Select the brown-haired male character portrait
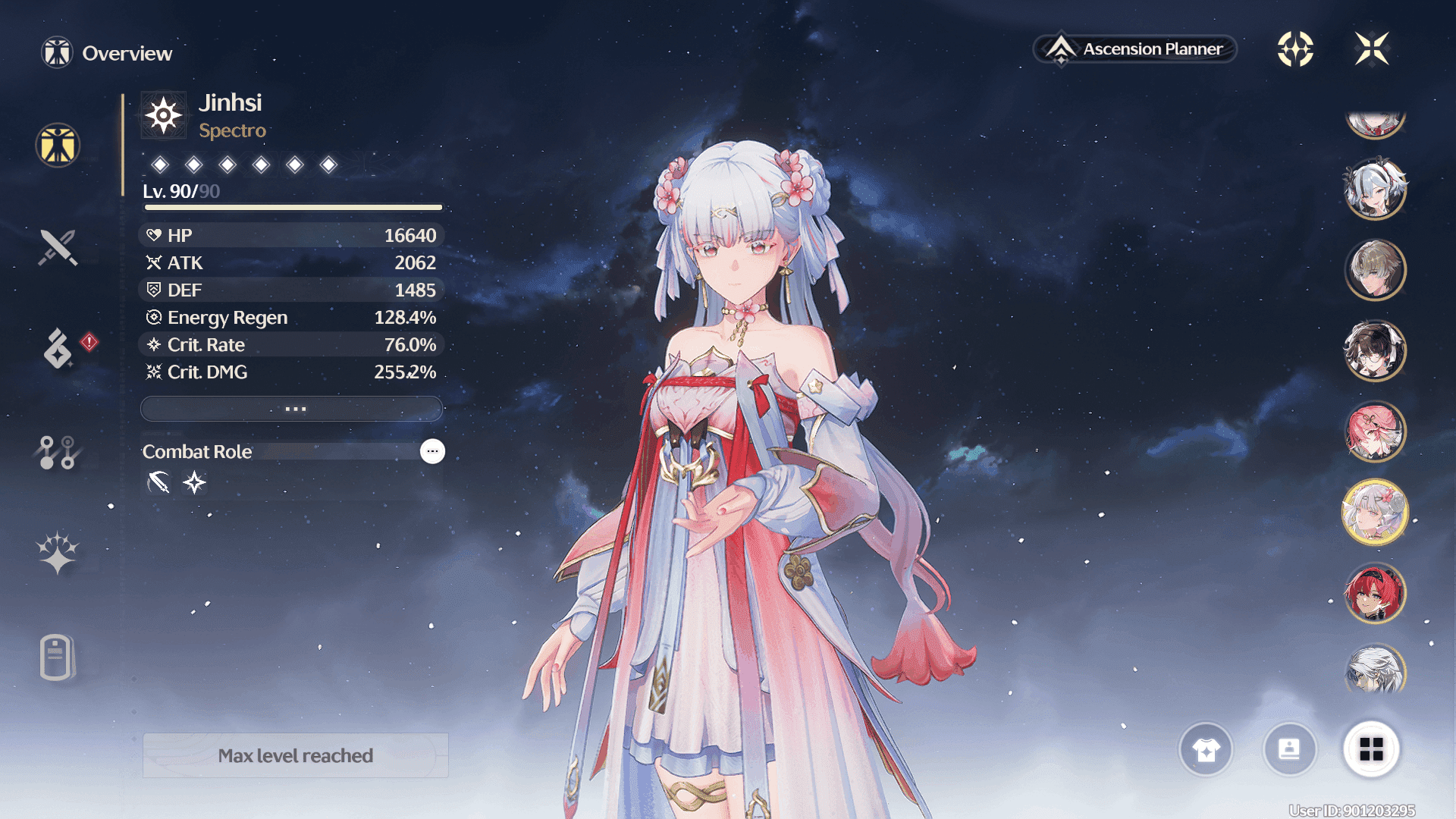1456x819 pixels. point(1375,269)
